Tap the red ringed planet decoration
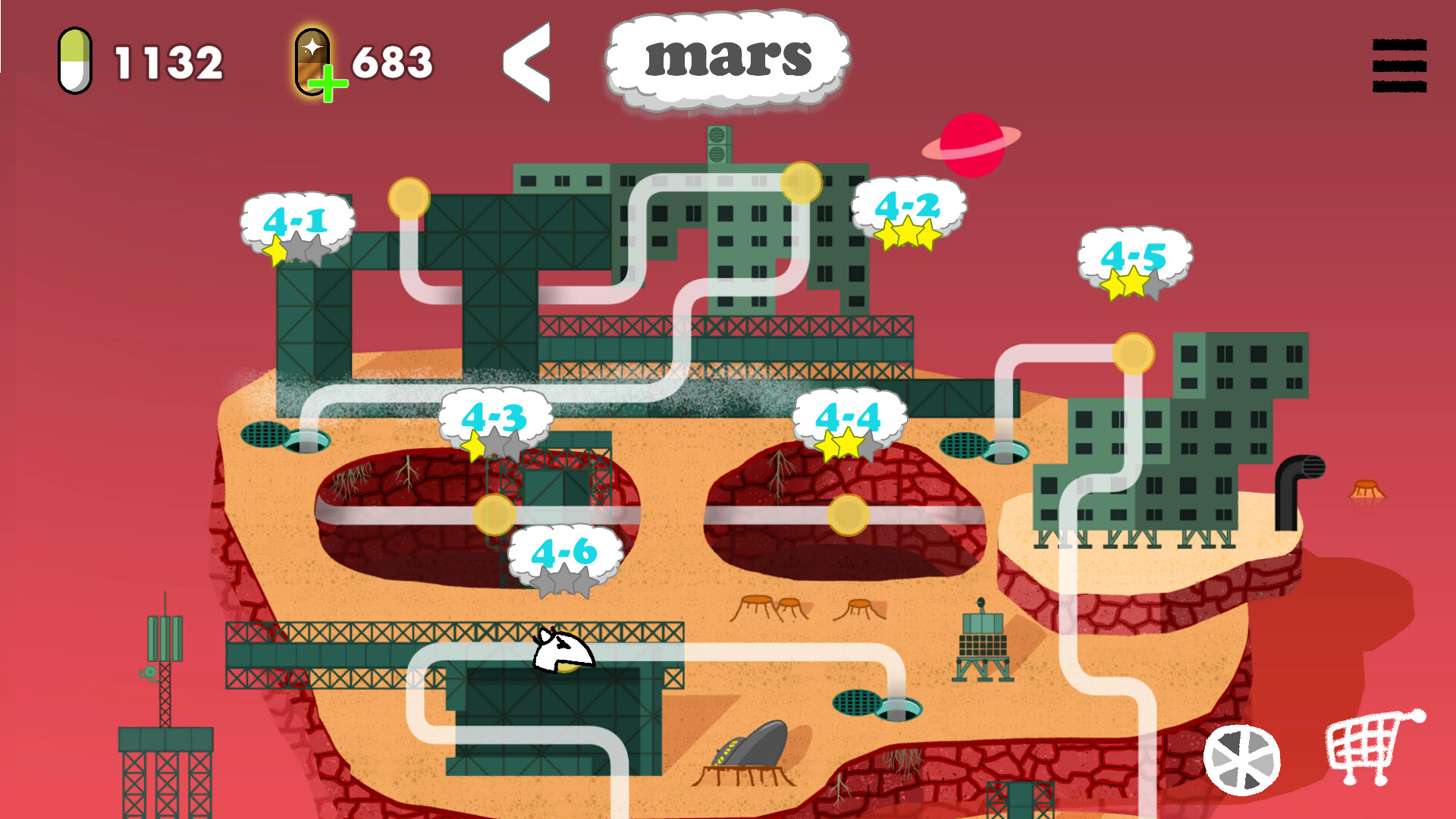Screen dimensions: 1456x819 point(971,144)
